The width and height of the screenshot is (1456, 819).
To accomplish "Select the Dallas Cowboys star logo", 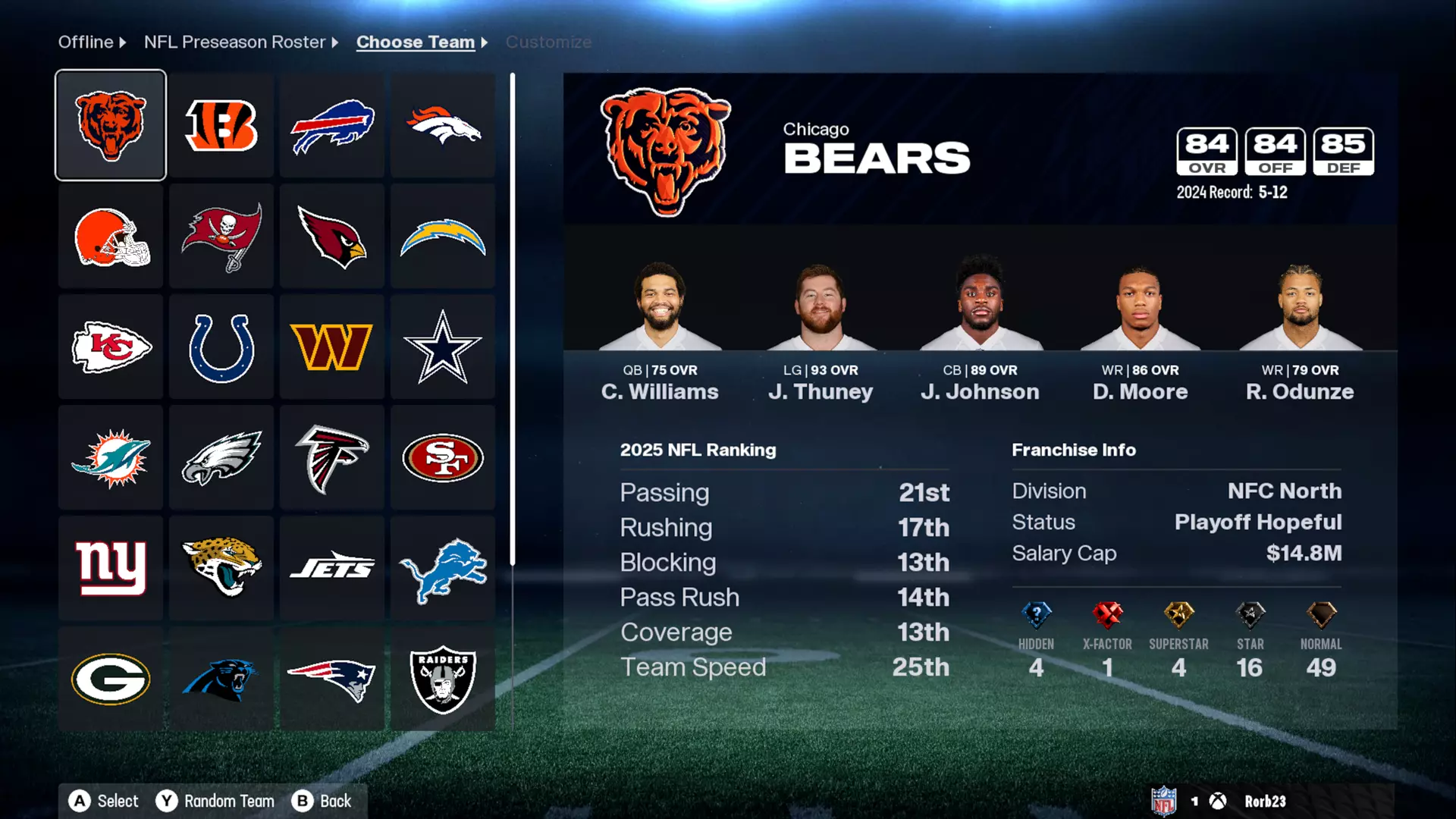I will [442, 347].
